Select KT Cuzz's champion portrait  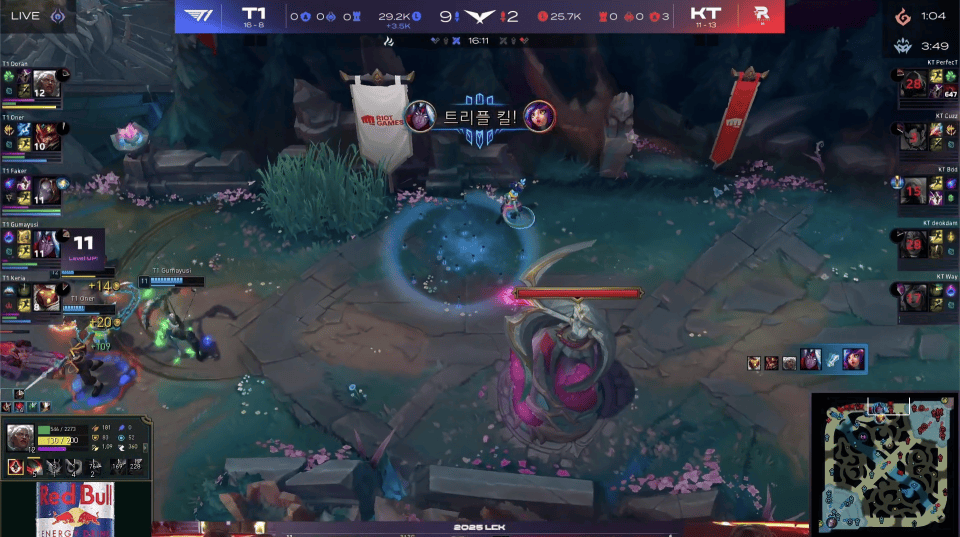[x=914, y=137]
